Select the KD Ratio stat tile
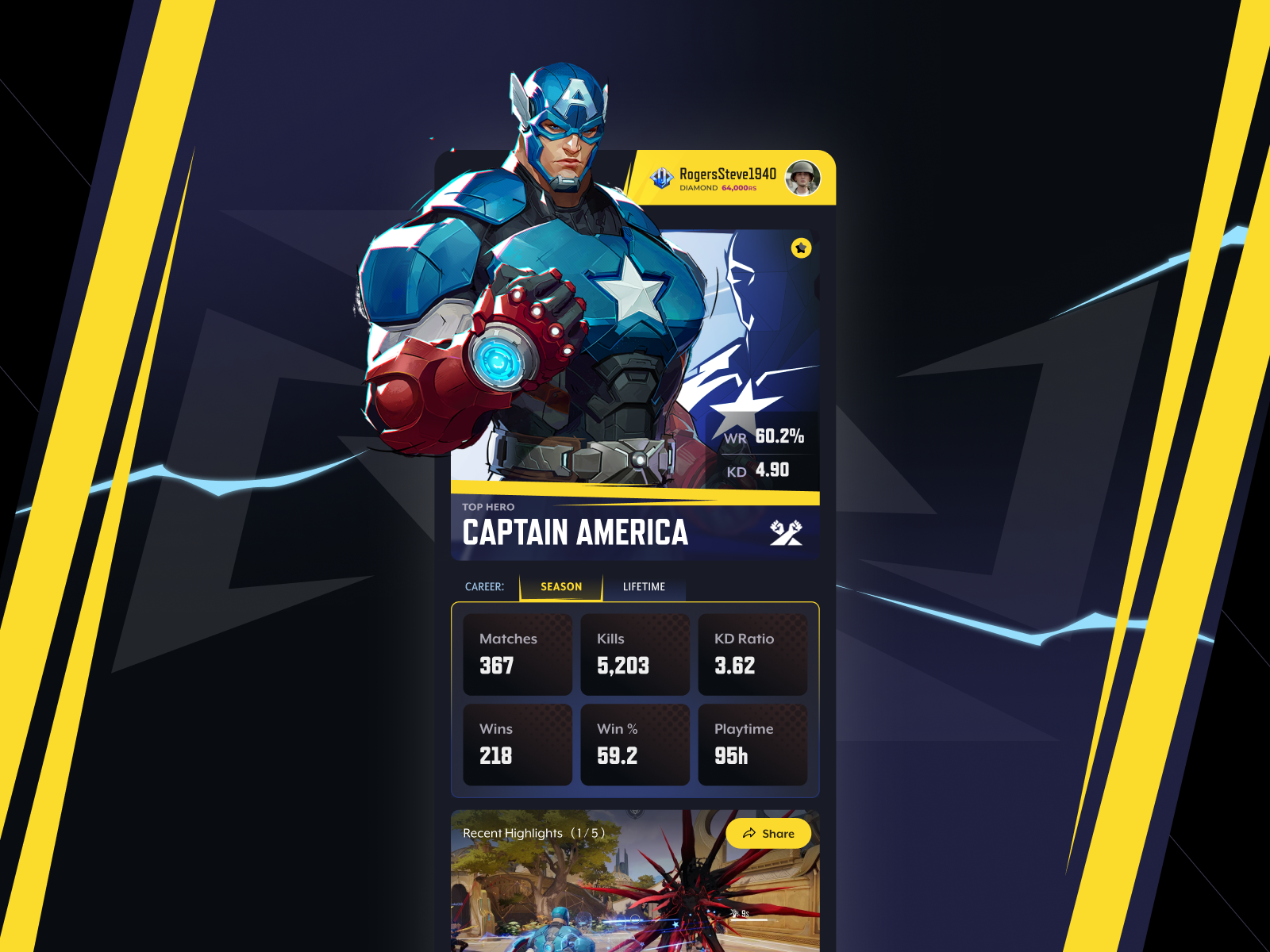 click(x=752, y=654)
